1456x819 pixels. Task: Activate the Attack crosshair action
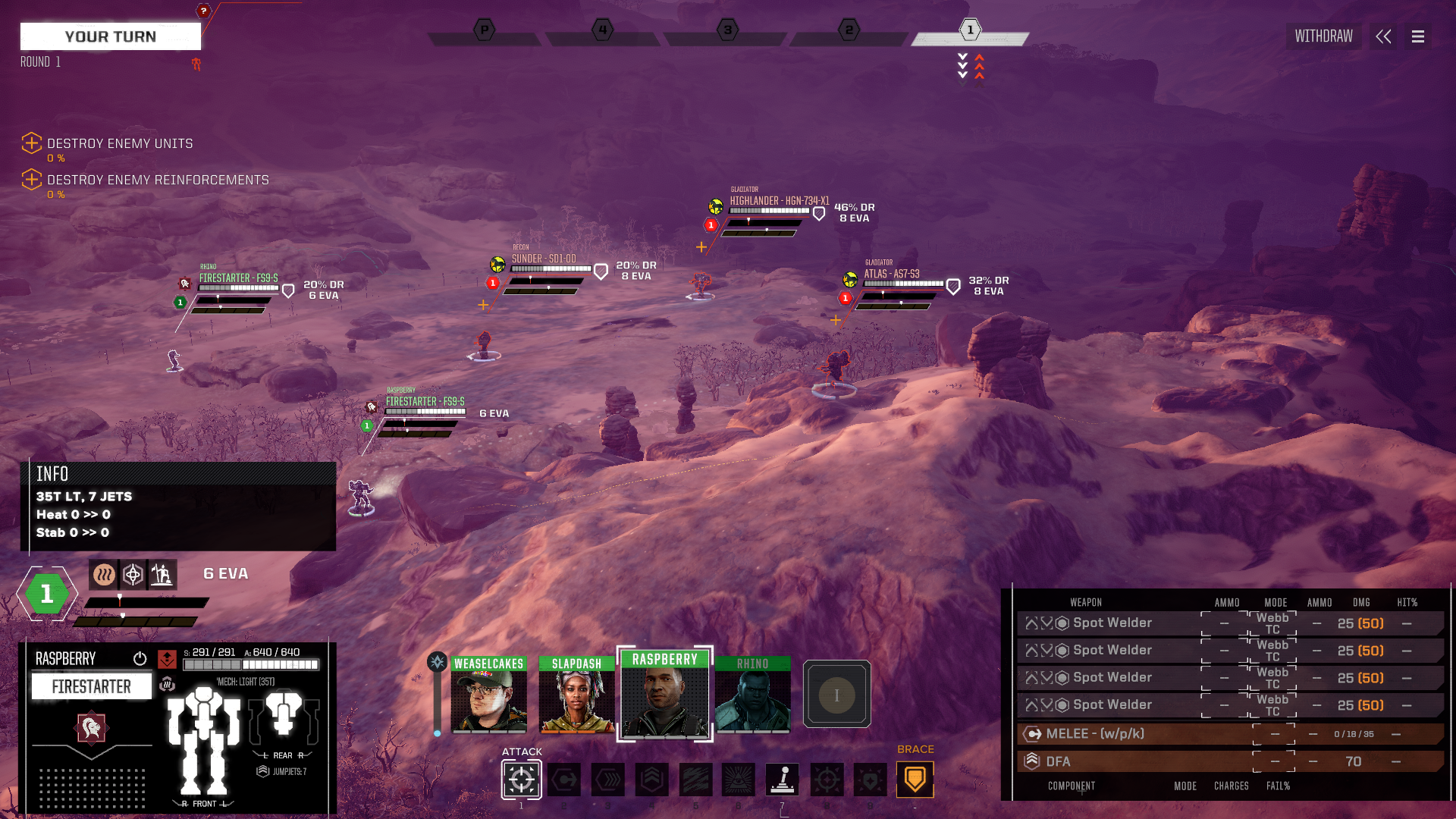coord(521,780)
